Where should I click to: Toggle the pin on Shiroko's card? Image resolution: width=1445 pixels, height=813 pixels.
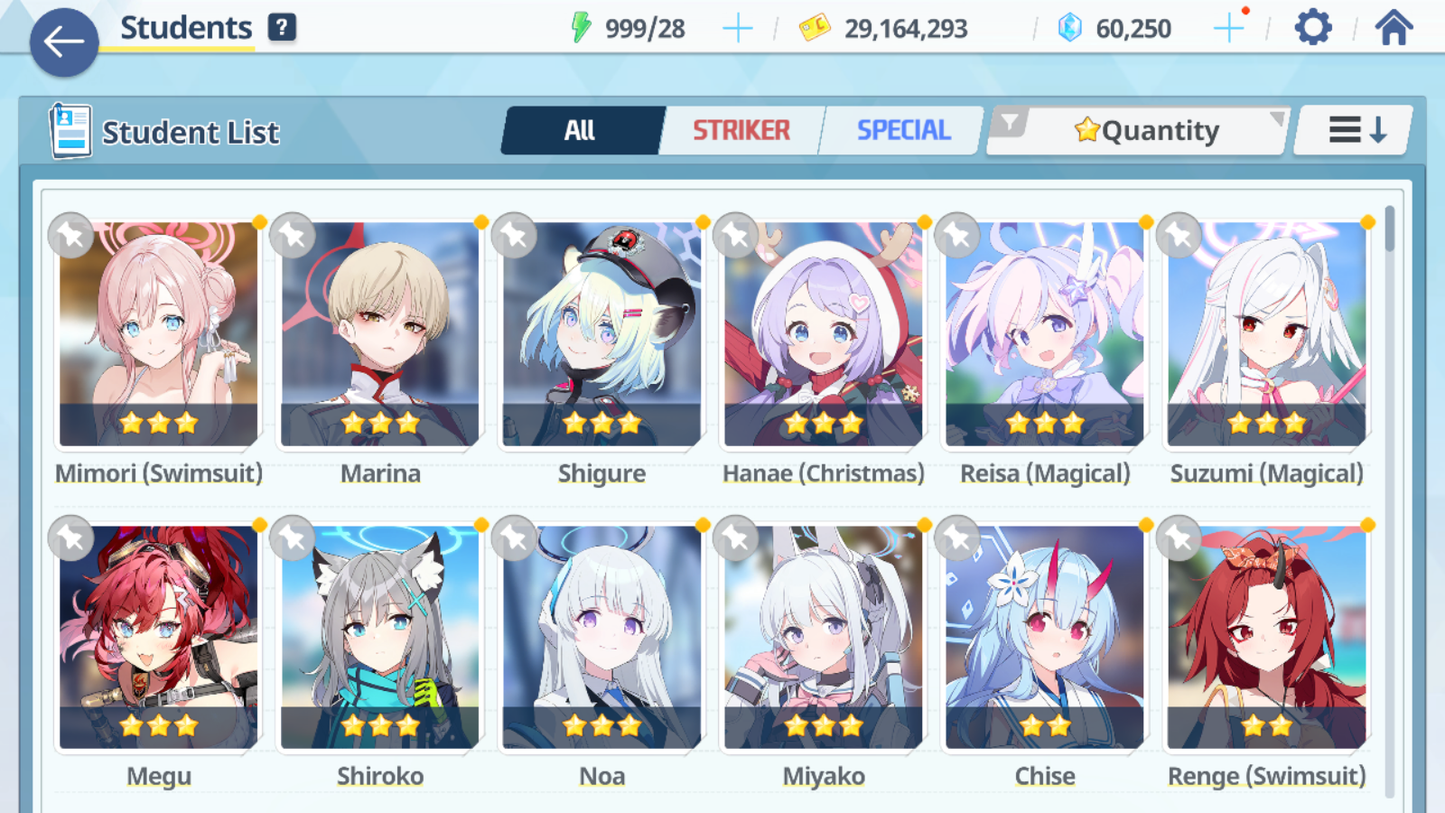click(293, 538)
